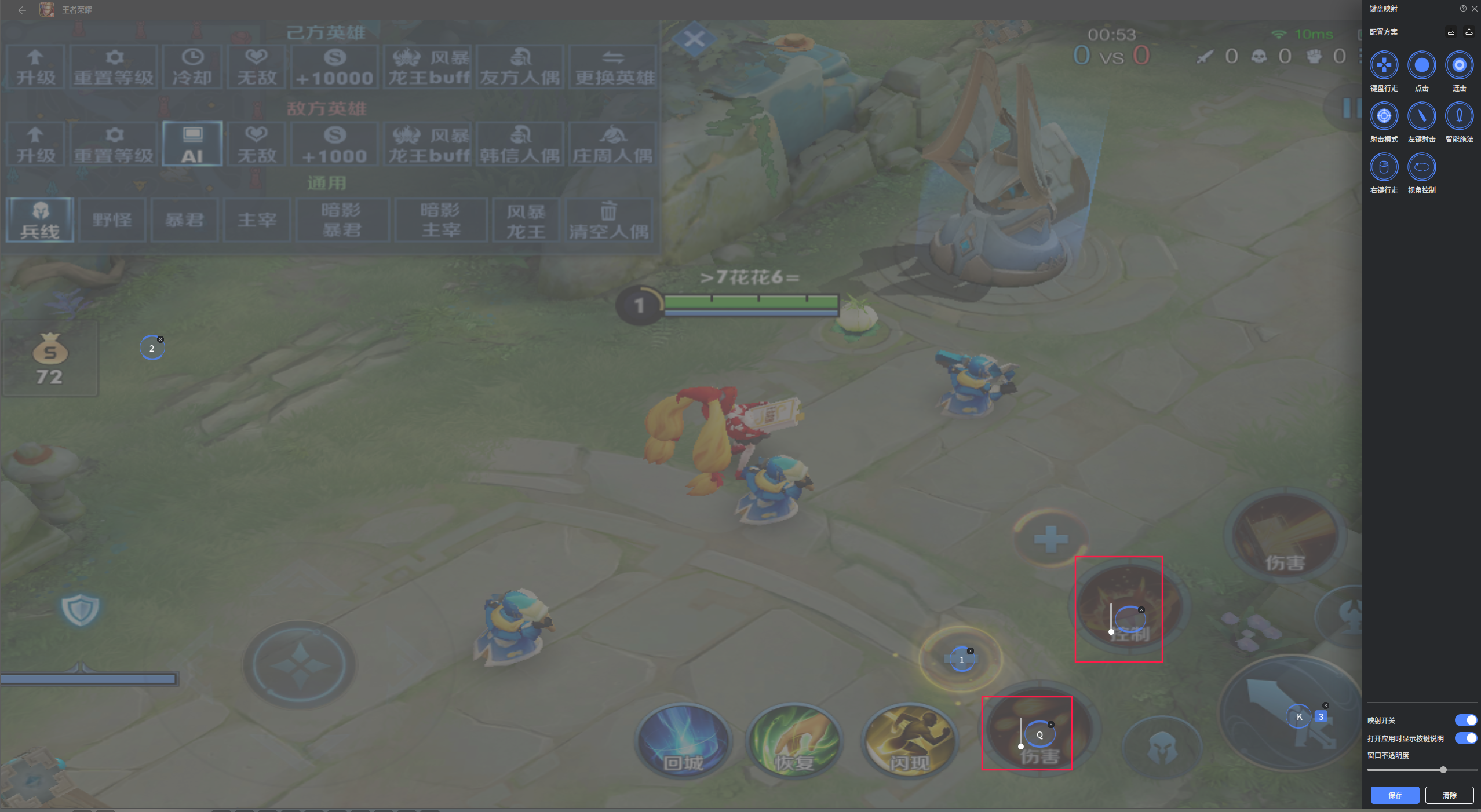Image resolution: width=1481 pixels, height=812 pixels.
Task: Trigger the 闪现 flash spell
Action: click(909, 741)
